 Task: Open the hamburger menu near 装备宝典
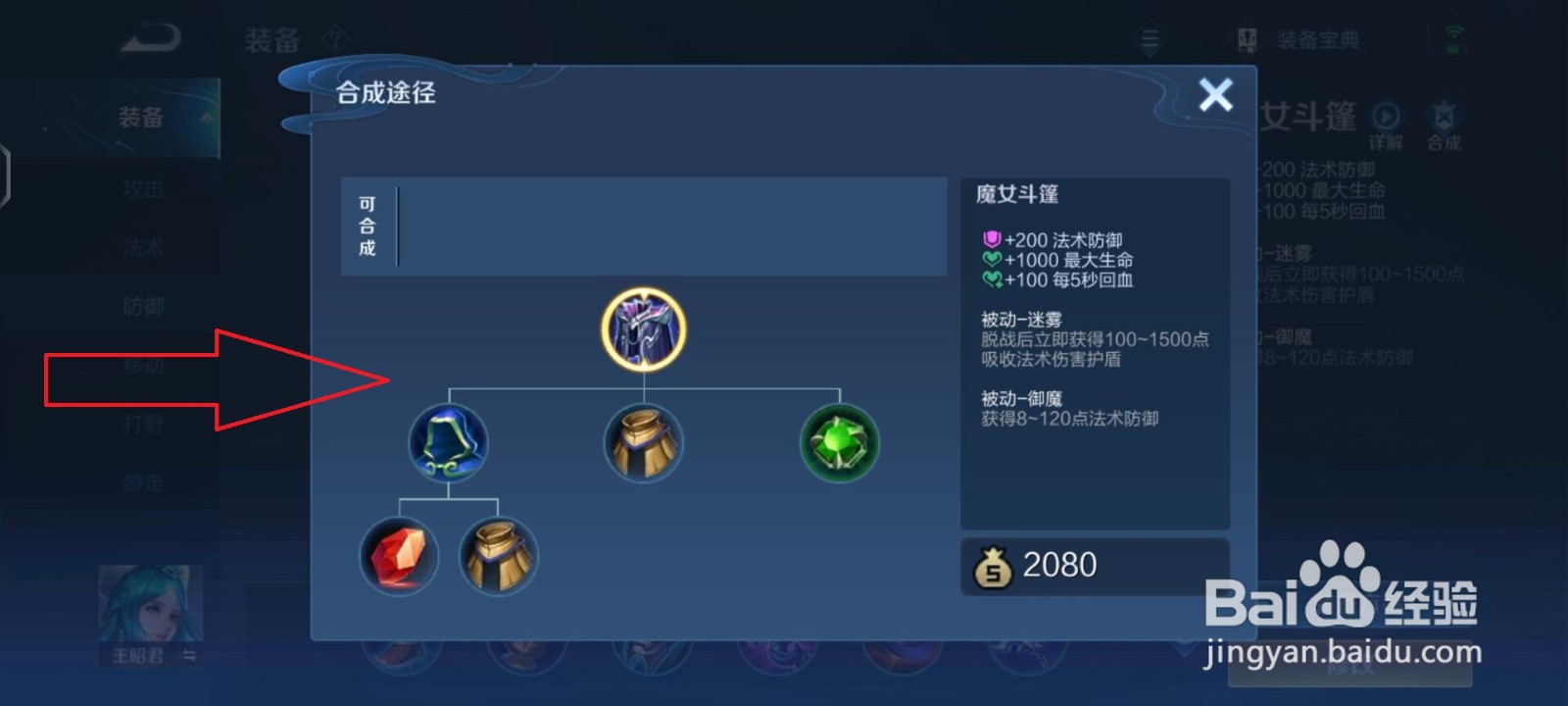1148,38
